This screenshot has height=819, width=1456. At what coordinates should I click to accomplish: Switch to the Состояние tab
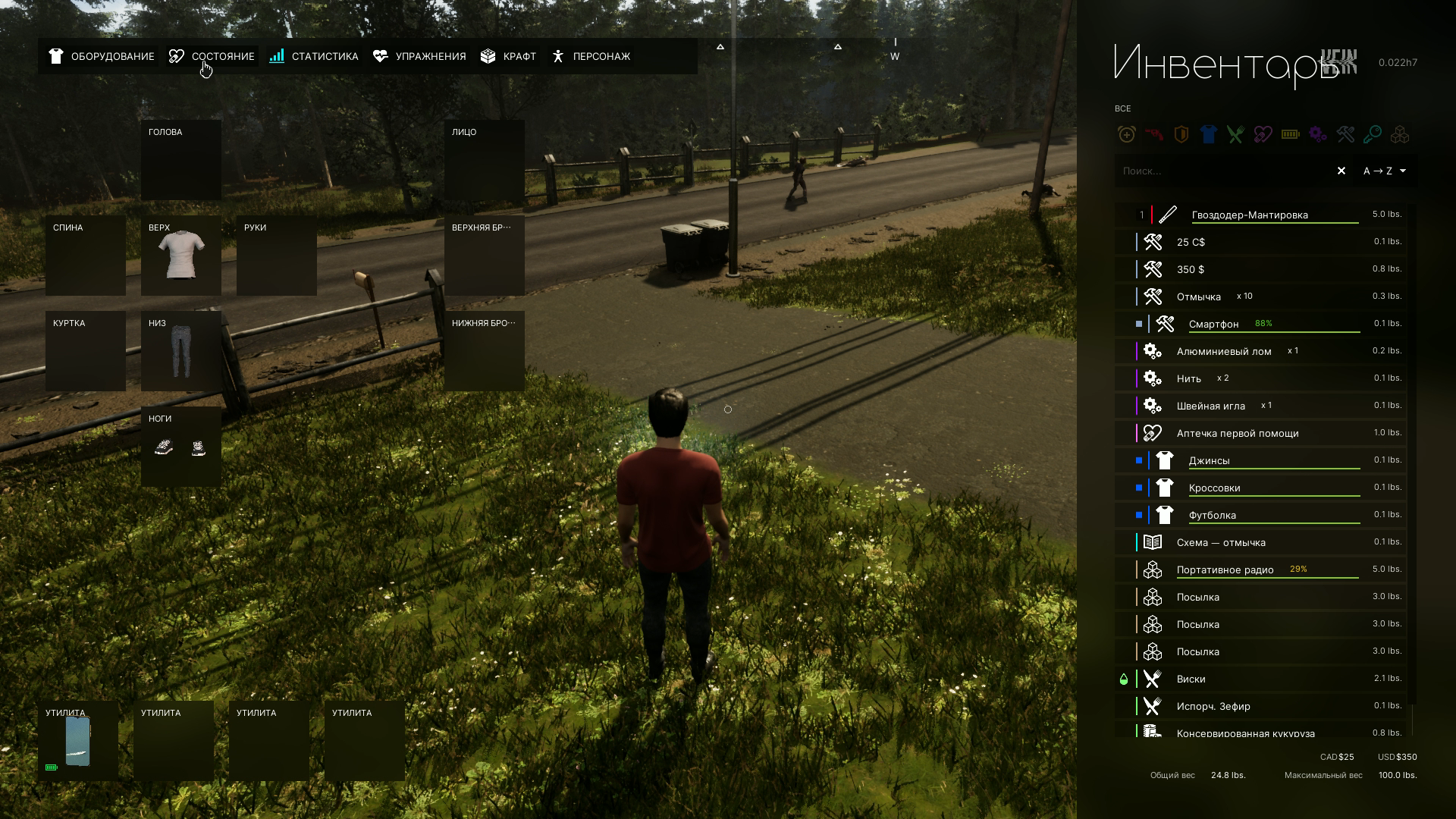coord(212,57)
